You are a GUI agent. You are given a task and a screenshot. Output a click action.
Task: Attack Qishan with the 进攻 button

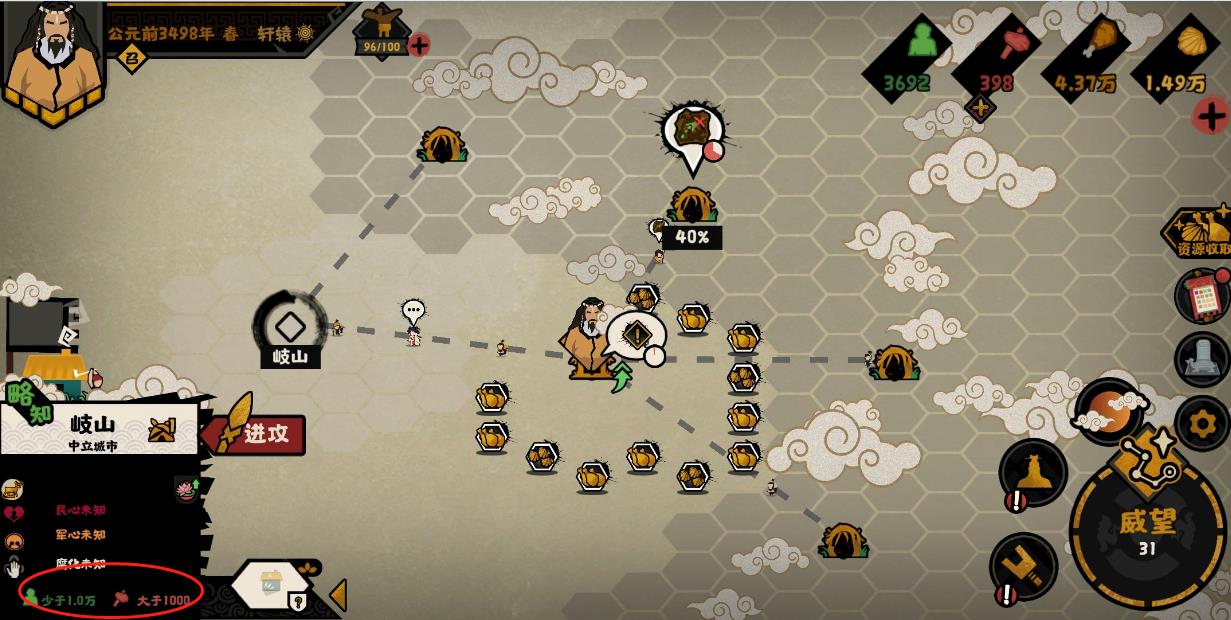pos(256,435)
